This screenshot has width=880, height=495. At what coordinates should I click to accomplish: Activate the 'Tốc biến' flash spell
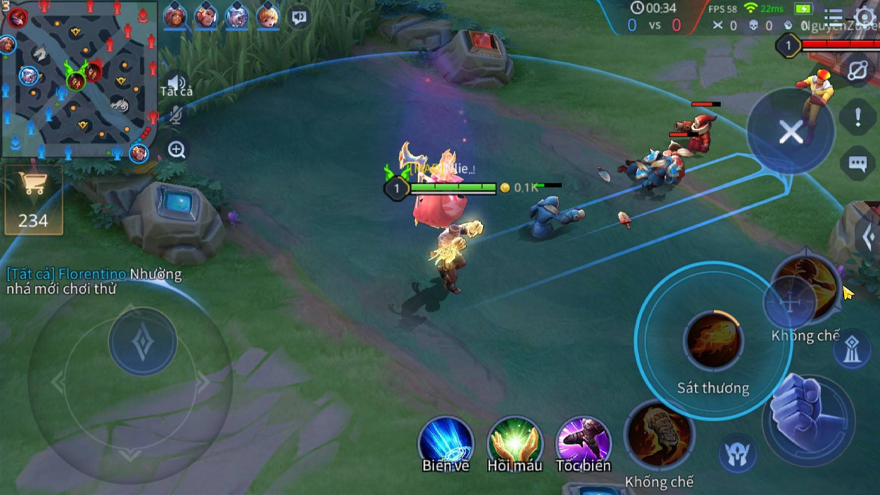584,441
